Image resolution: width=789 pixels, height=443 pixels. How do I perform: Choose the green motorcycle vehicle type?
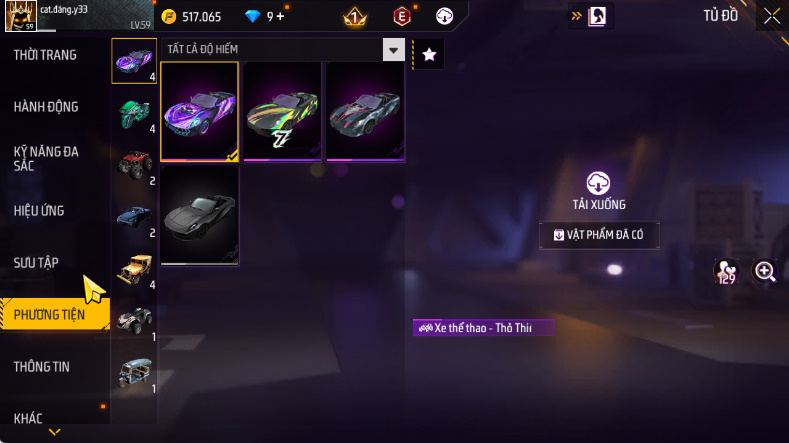point(134,112)
